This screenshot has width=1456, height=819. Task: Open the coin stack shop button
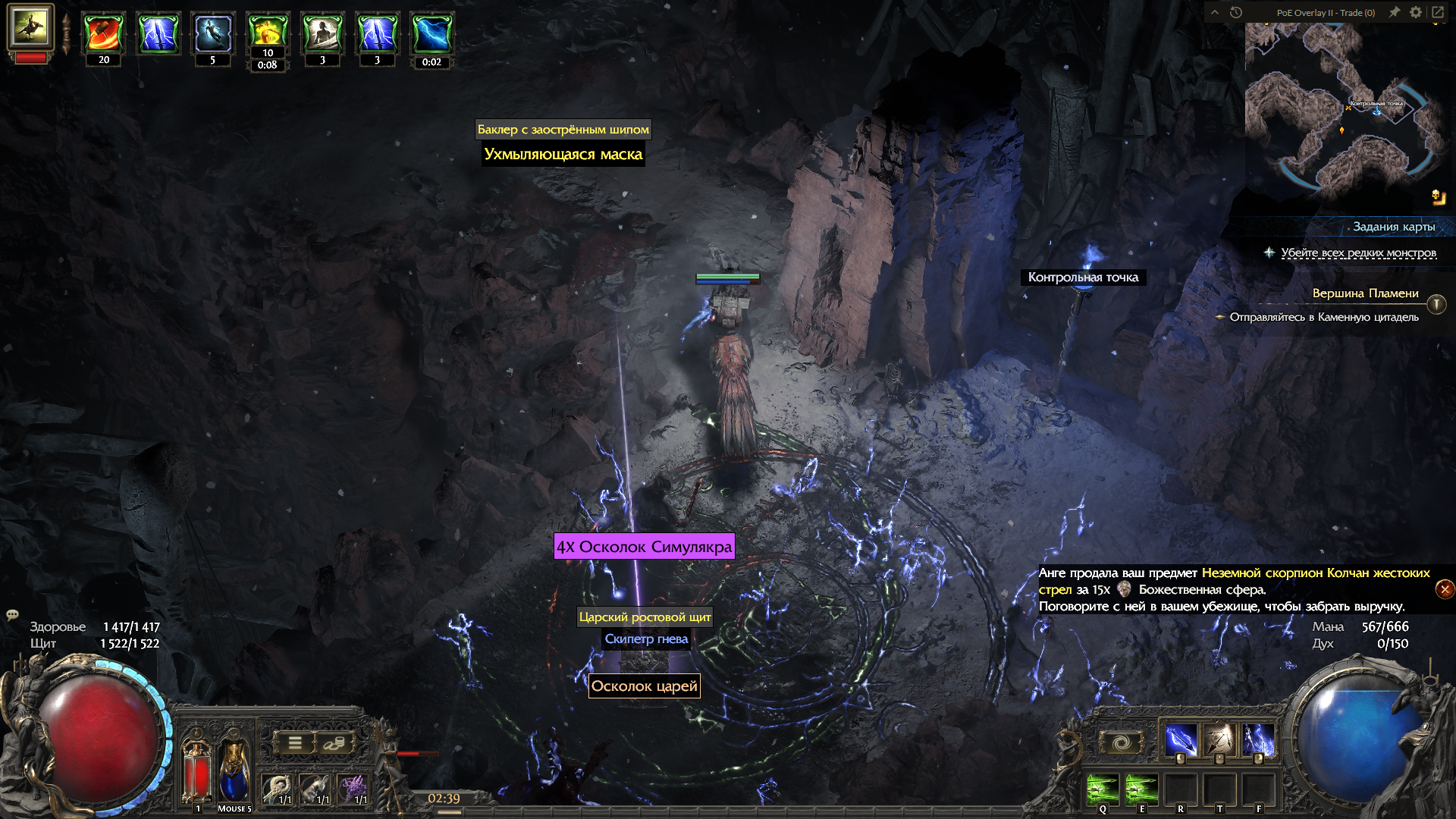333,743
